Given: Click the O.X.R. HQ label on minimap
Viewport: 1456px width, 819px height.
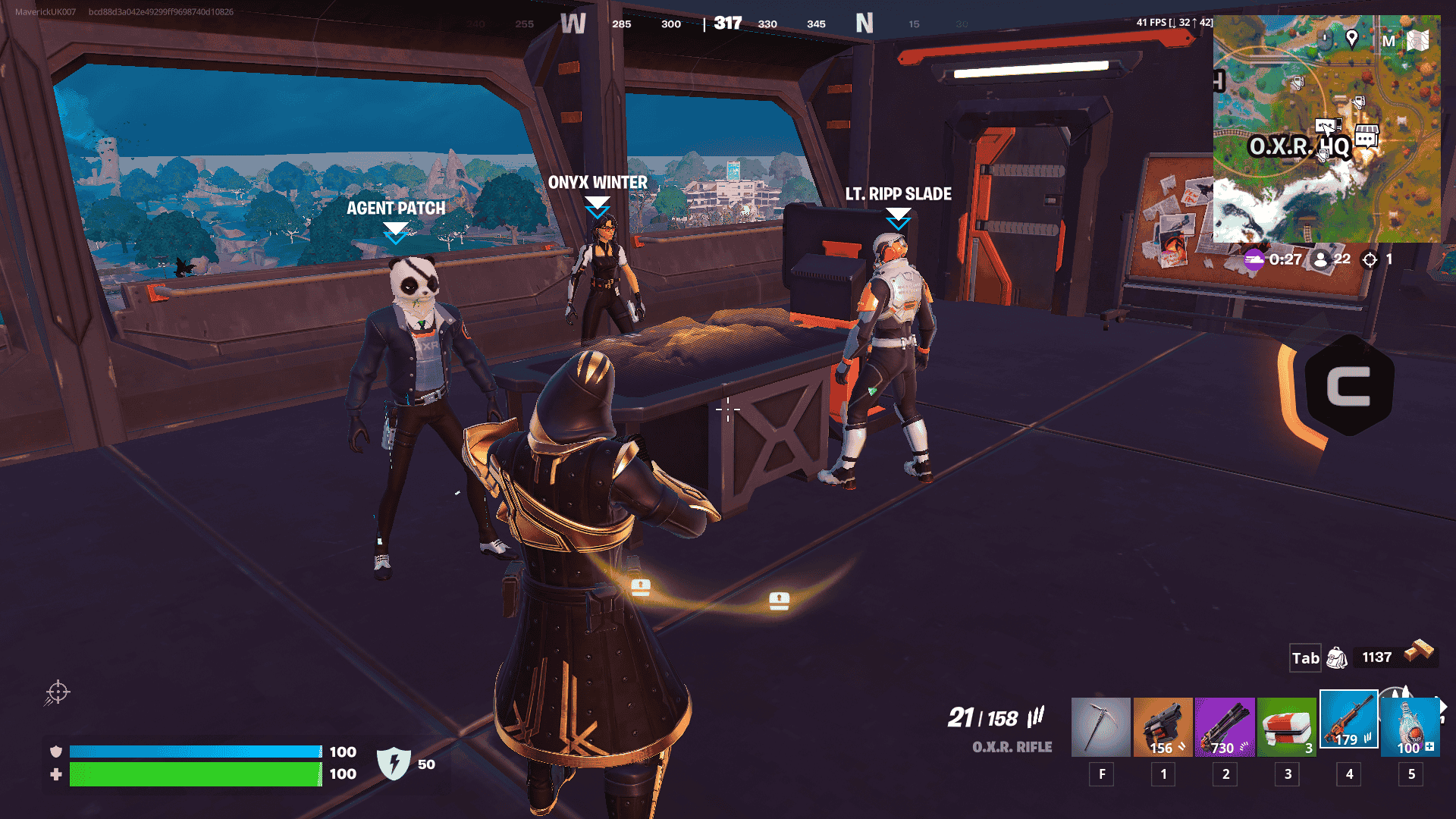Looking at the screenshot, I should click(1299, 146).
